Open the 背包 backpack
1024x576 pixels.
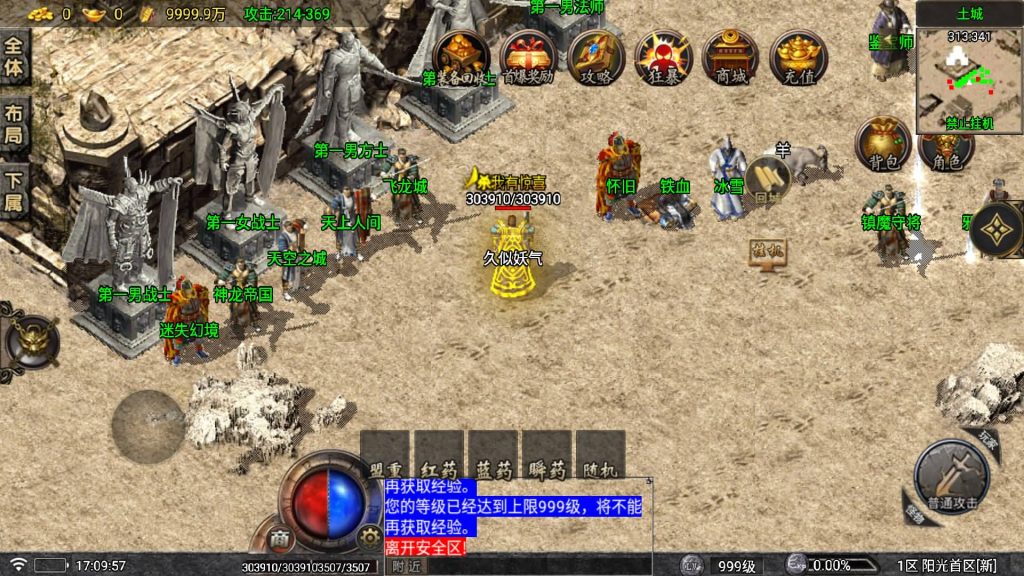click(882, 145)
